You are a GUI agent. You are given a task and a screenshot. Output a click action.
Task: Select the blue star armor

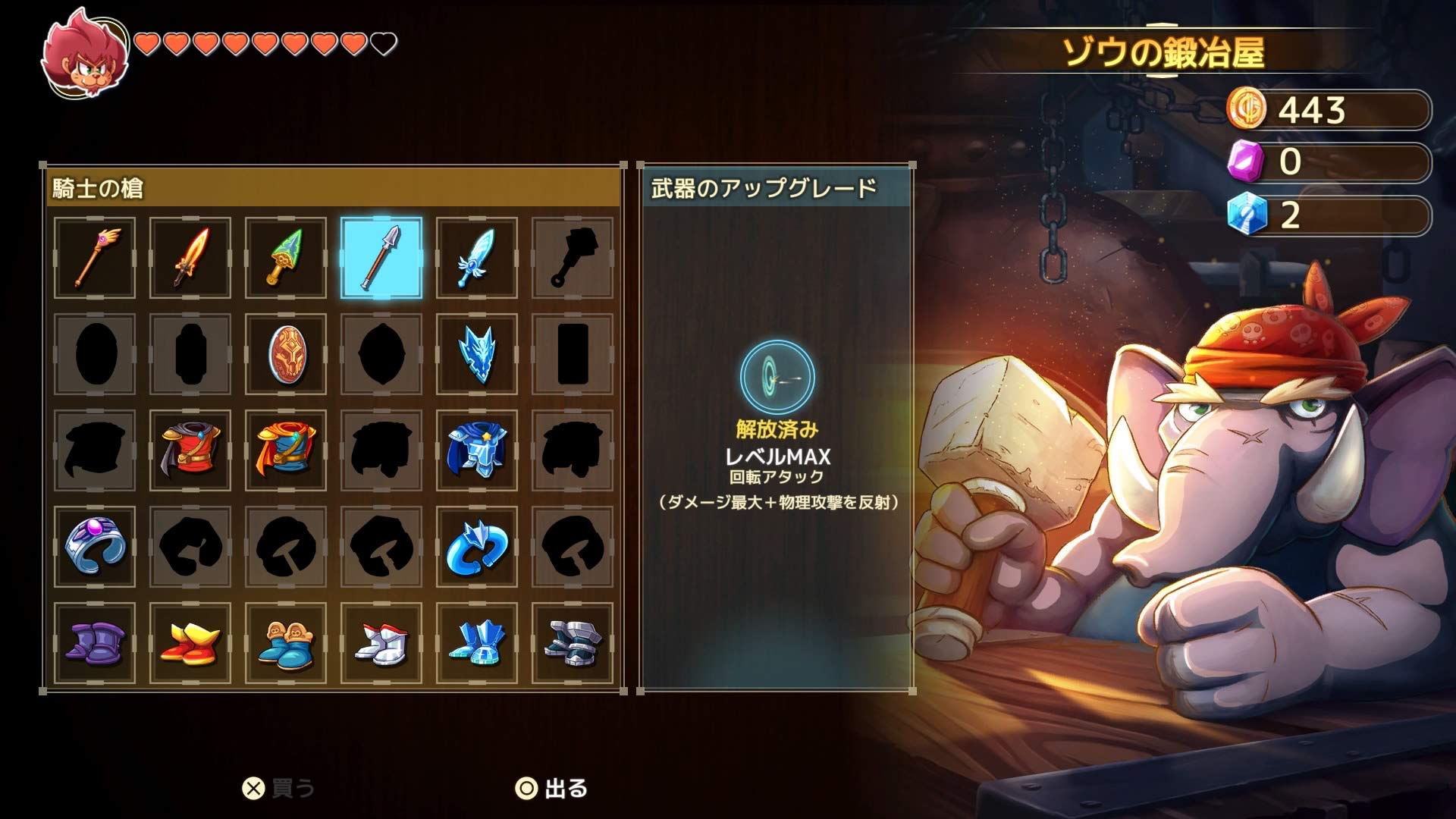(x=476, y=450)
